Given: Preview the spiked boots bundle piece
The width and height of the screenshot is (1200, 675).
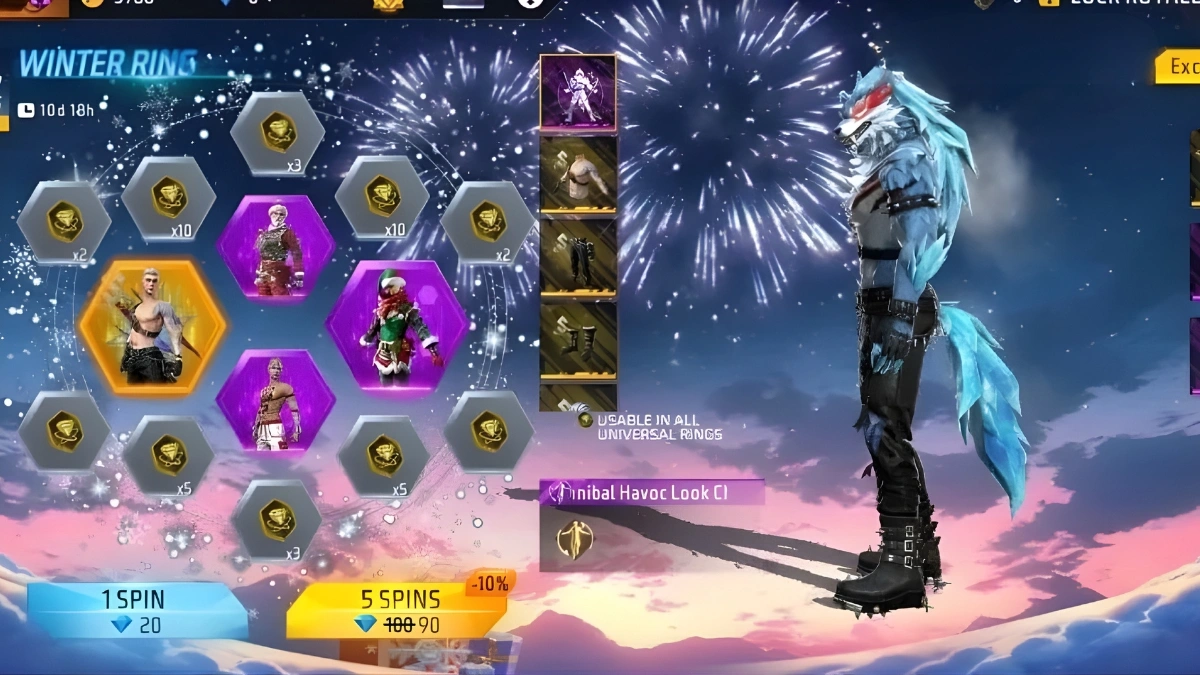Looking at the screenshot, I should pos(578,339).
